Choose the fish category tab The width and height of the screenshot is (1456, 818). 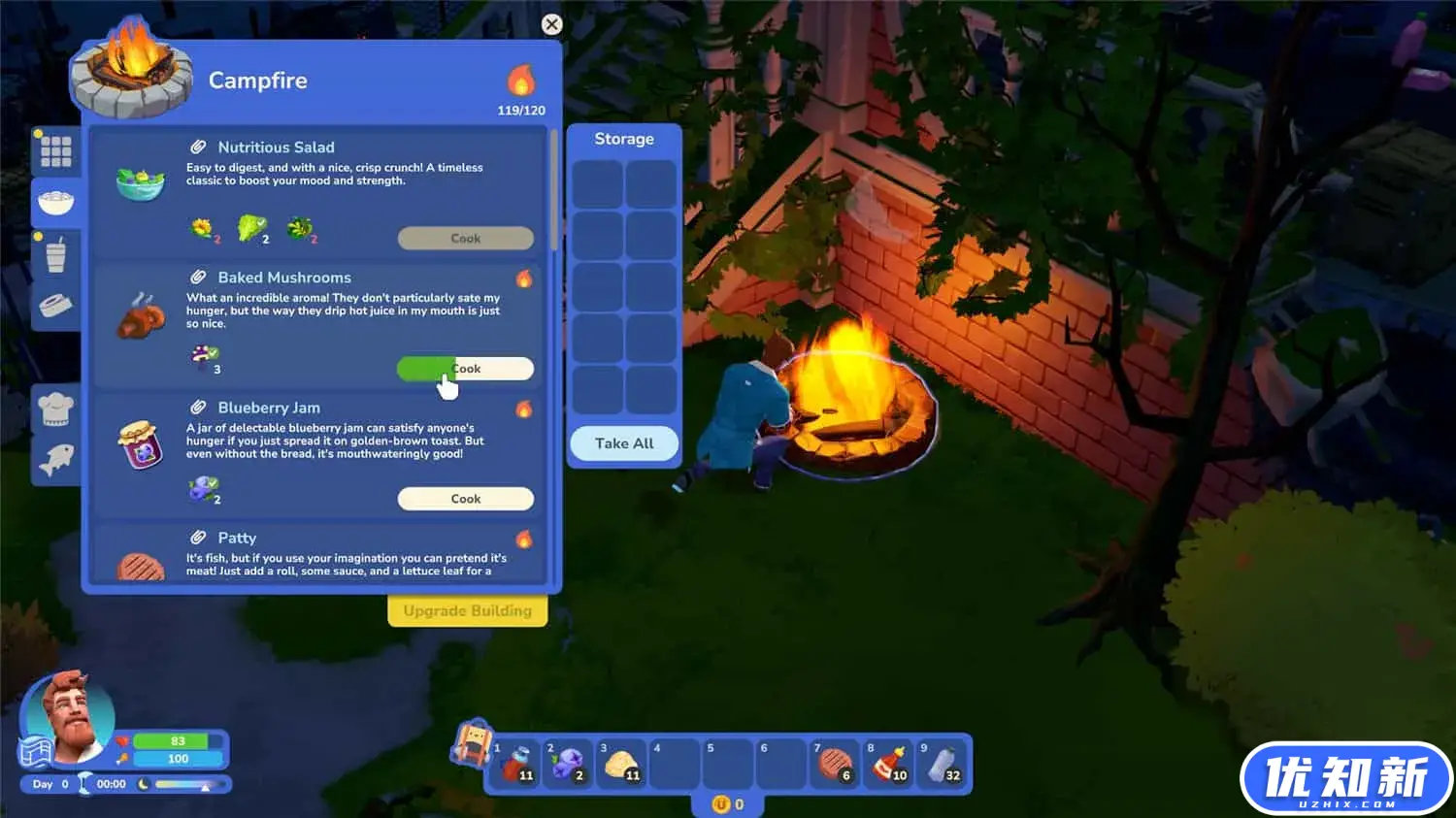[x=55, y=459]
